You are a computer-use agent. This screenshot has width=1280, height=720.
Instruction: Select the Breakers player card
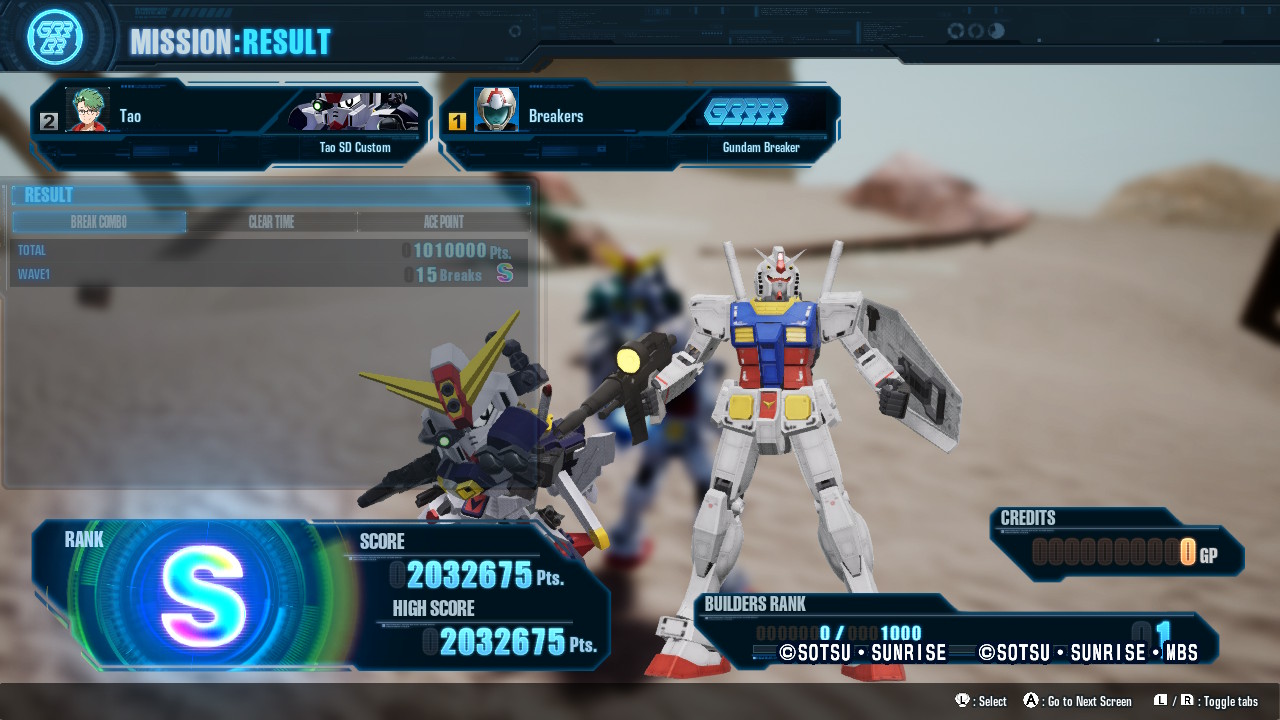coord(638,124)
